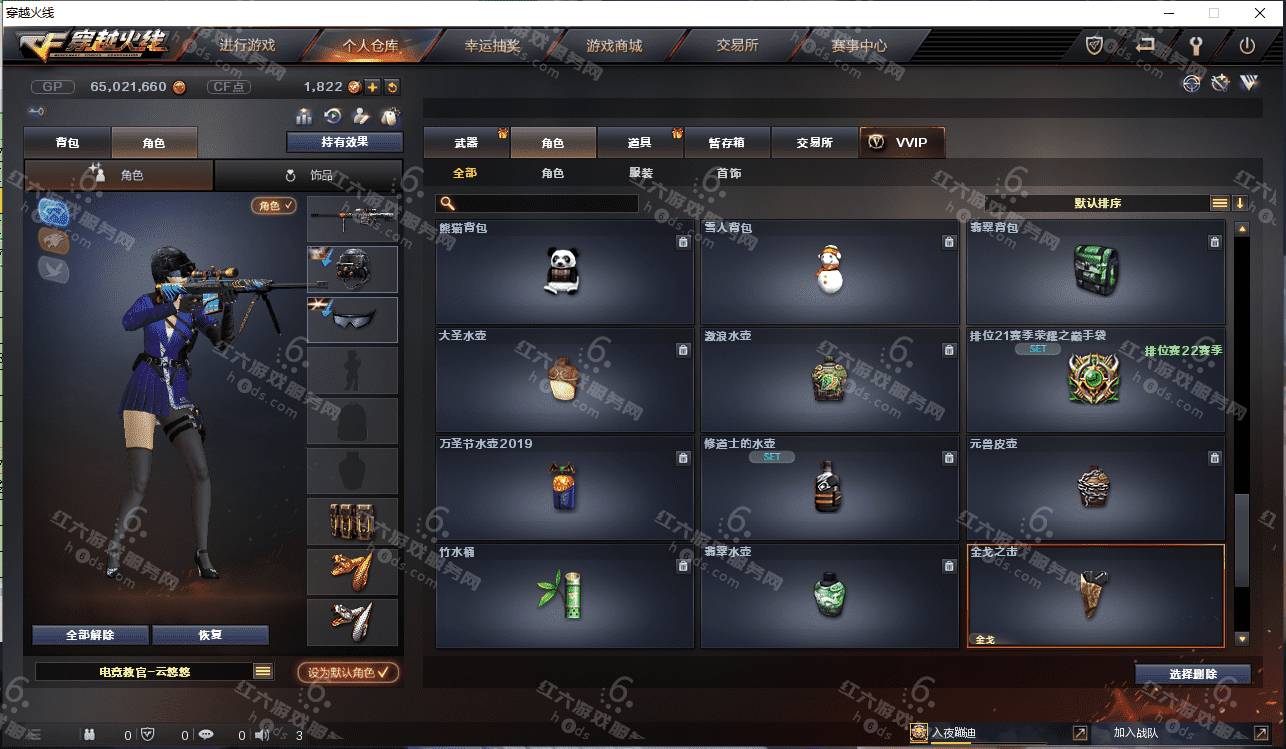Open the 交易所 top menu entry
The width and height of the screenshot is (1286, 749).
[737, 46]
